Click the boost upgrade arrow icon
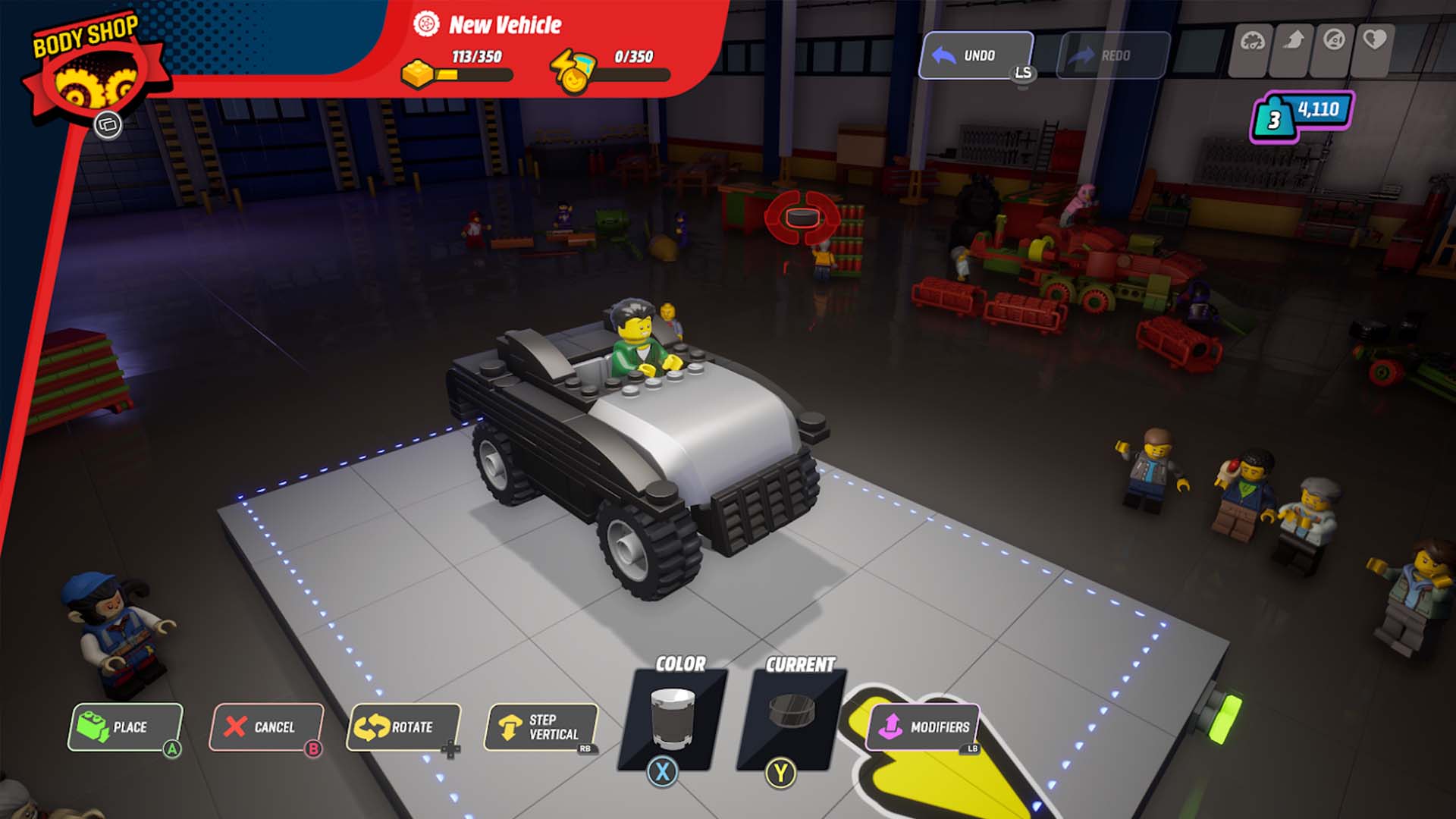Viewport: 1456px width, 819px height. click(1293, 40)
